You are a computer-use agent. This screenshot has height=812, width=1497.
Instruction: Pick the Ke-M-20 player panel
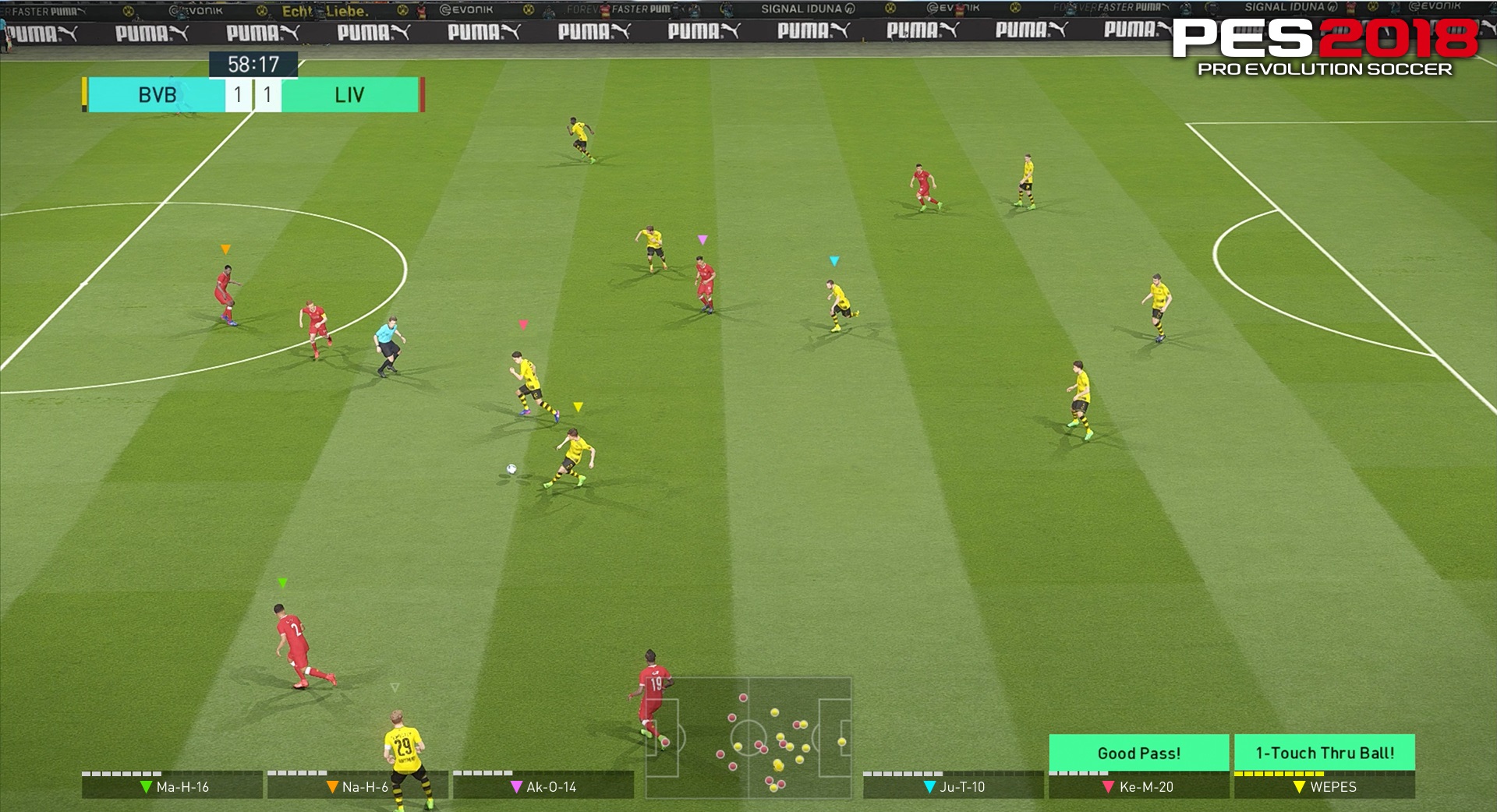click(1138, 786)
